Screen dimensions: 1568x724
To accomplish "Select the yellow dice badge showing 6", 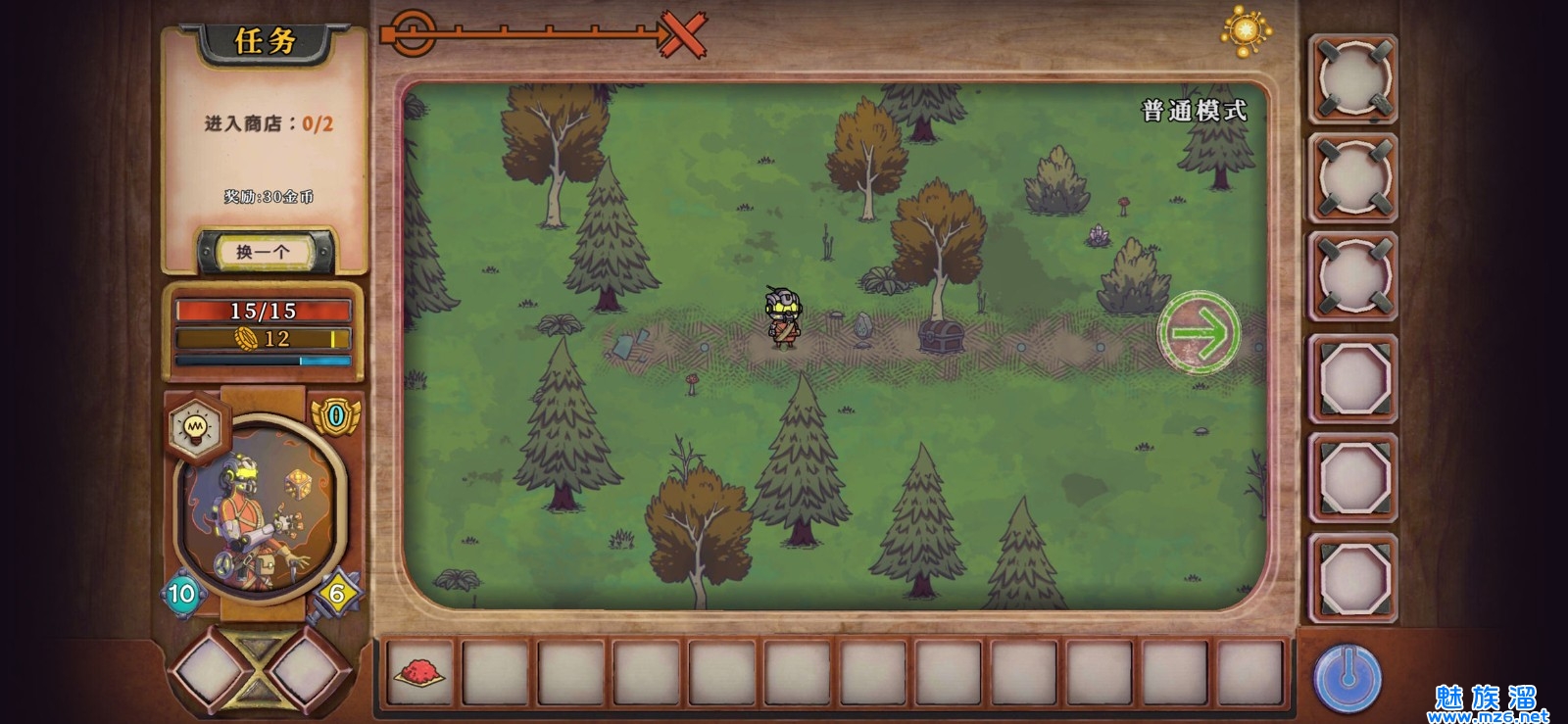I will pyautogui.click(x=337, y=593).
